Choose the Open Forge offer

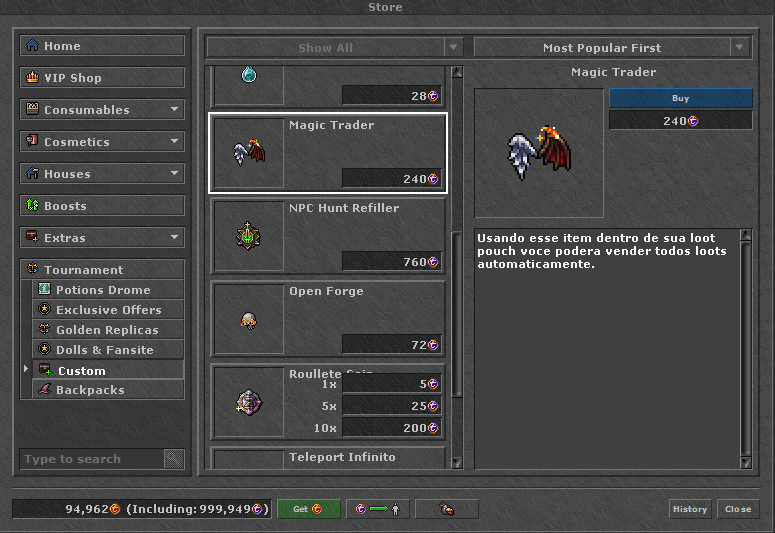tap(328, 318)
